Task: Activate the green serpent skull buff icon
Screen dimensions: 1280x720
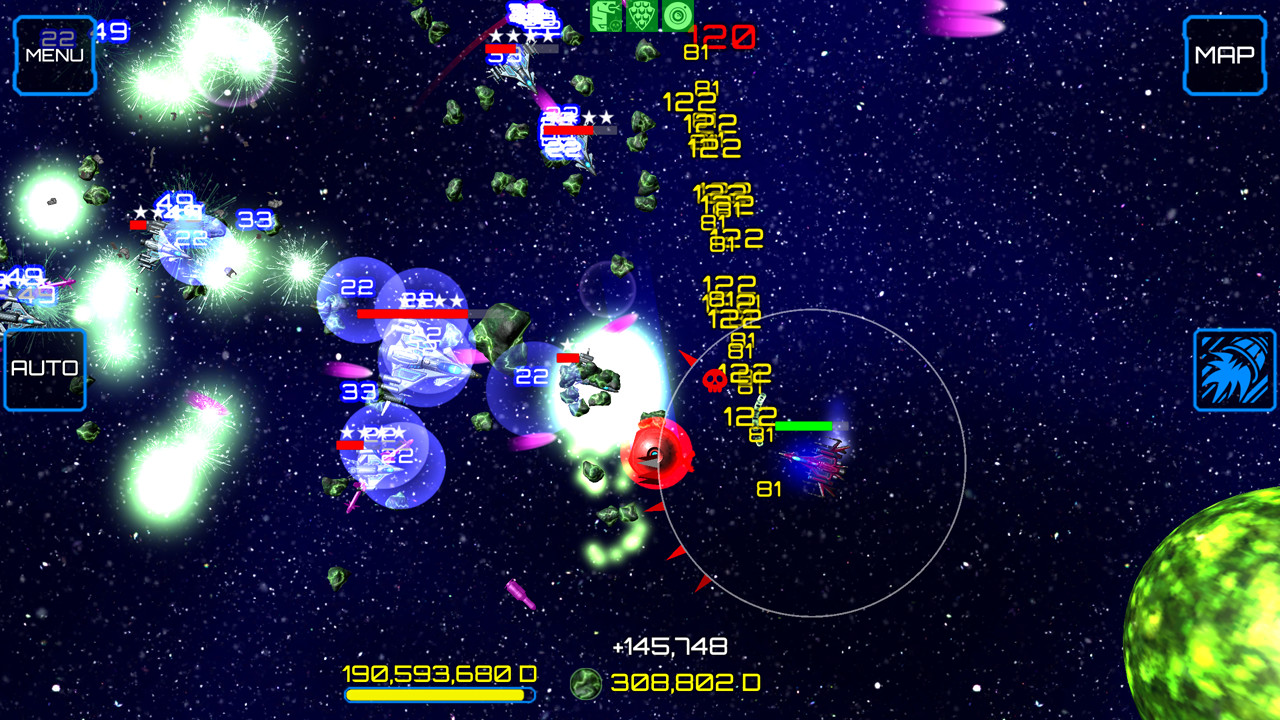Action: click(x=605, y=15)
